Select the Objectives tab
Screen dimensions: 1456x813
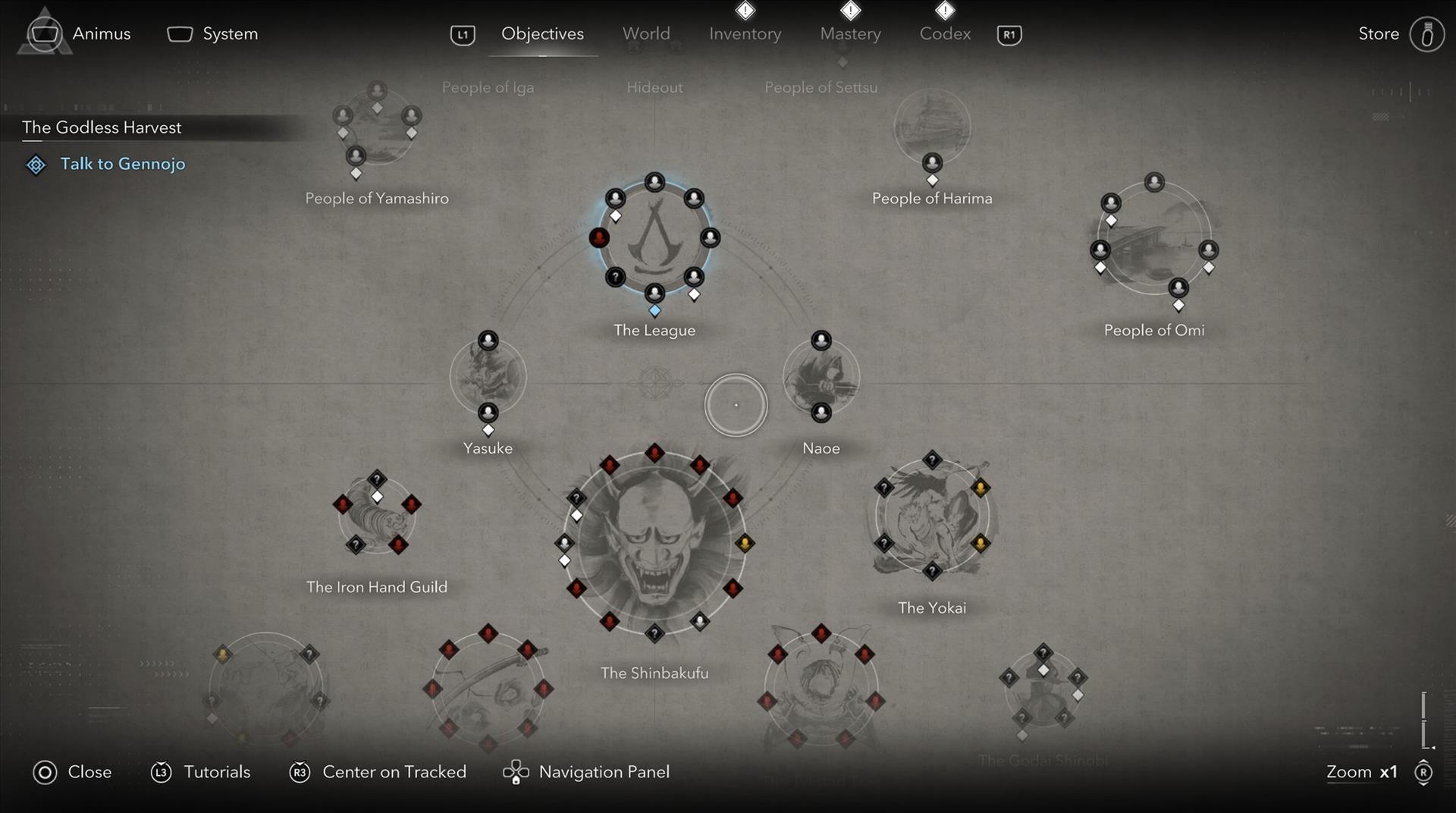point(542,34)
